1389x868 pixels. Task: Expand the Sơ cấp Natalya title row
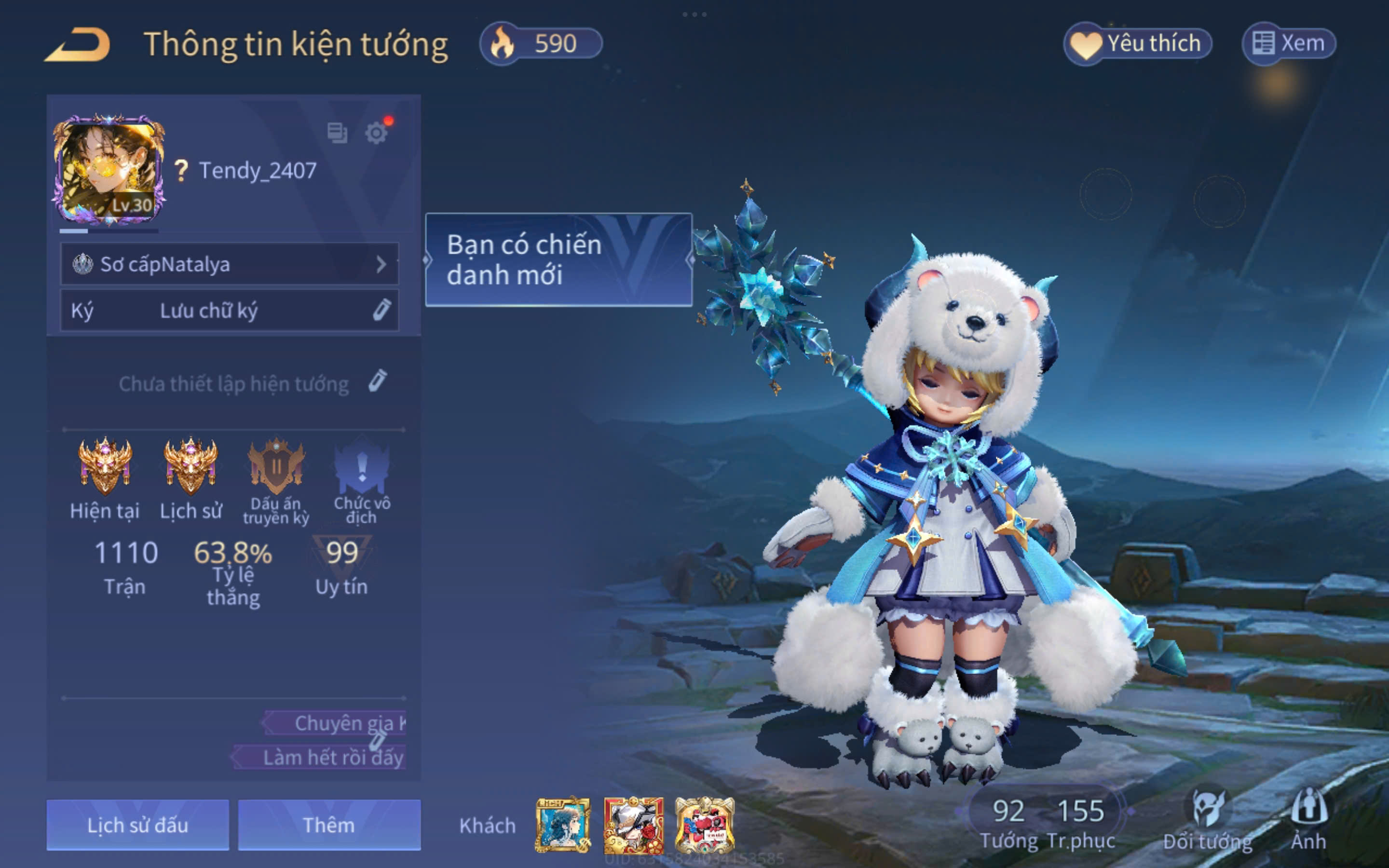point(229,264)
